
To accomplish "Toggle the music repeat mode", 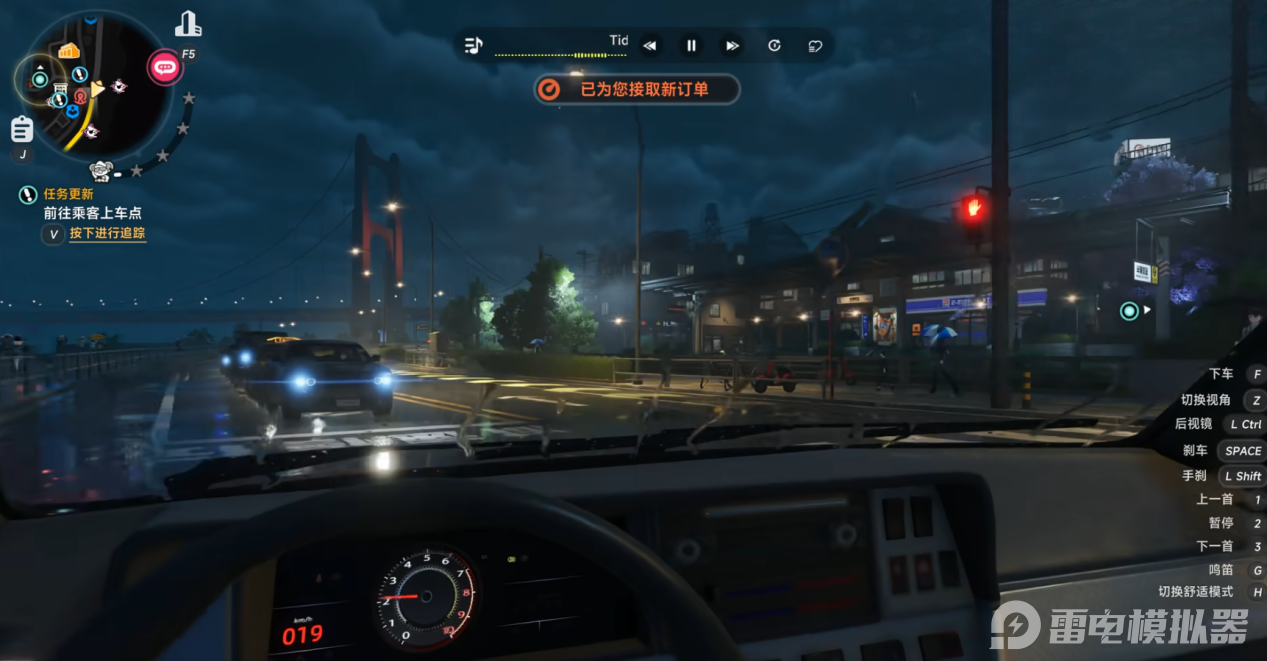I will [774, 45].
